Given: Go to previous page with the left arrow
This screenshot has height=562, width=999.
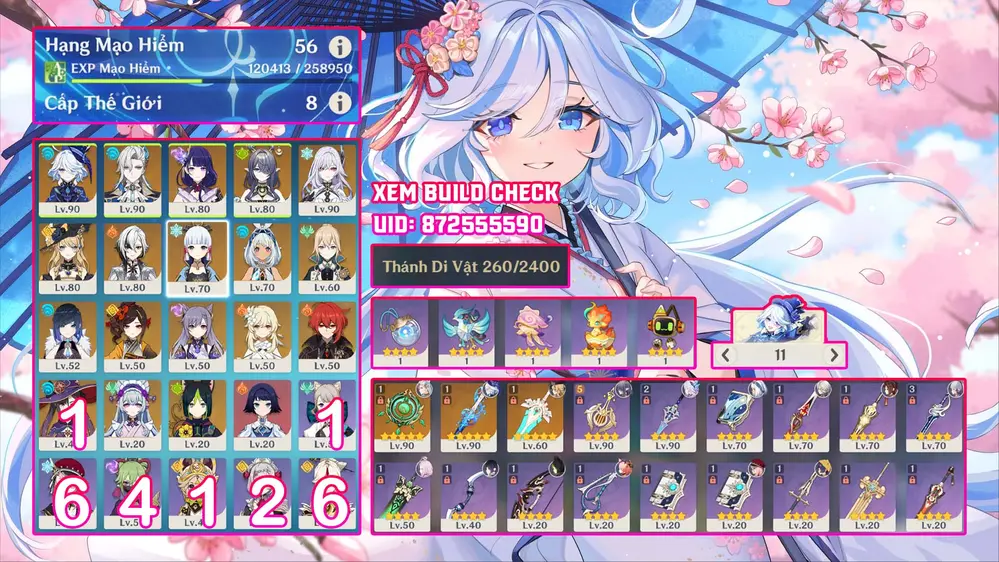Looking at the screenshot, I should pos(722,354).
